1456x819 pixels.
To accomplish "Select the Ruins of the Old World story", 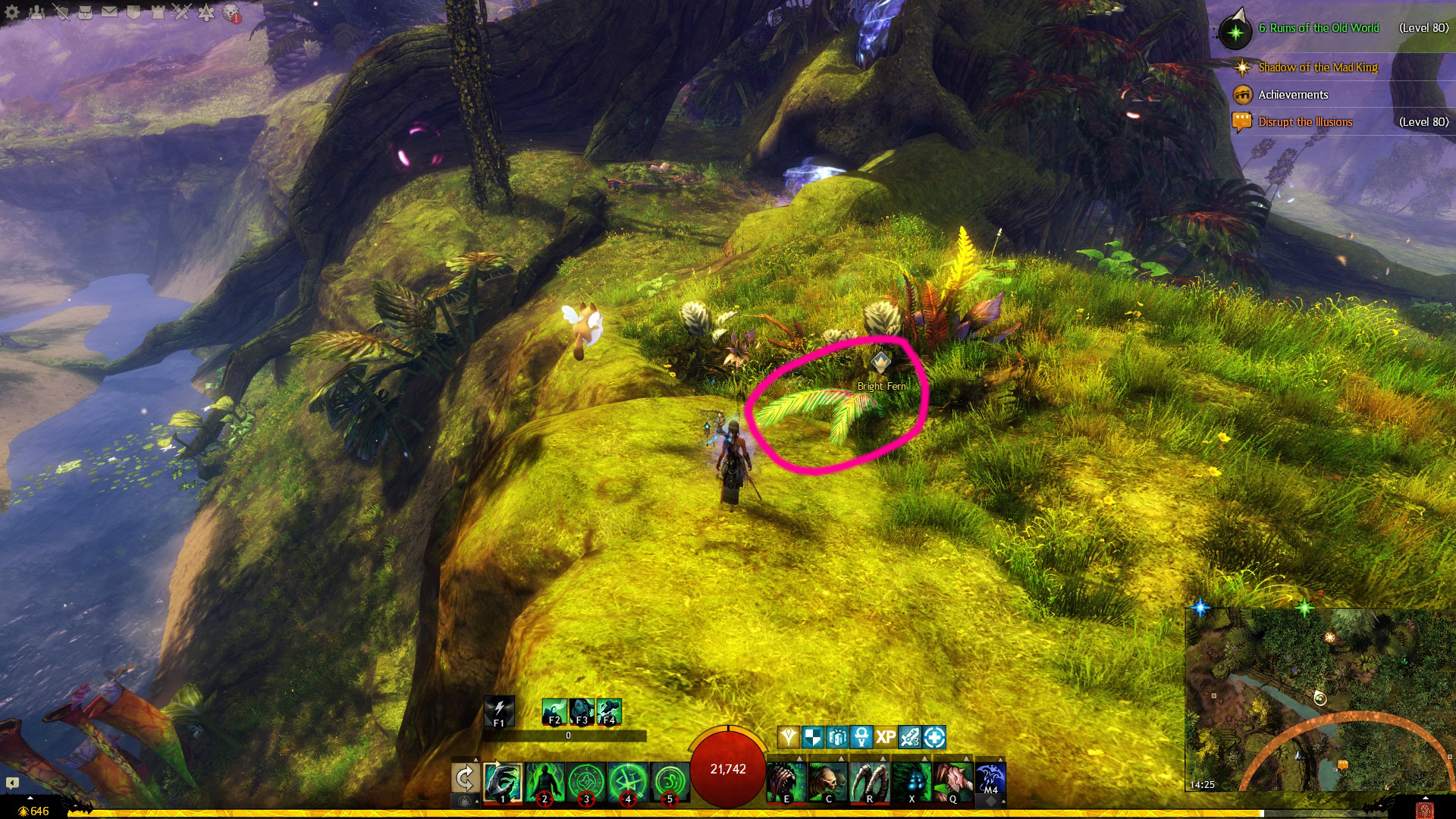I will (1319, 28).
